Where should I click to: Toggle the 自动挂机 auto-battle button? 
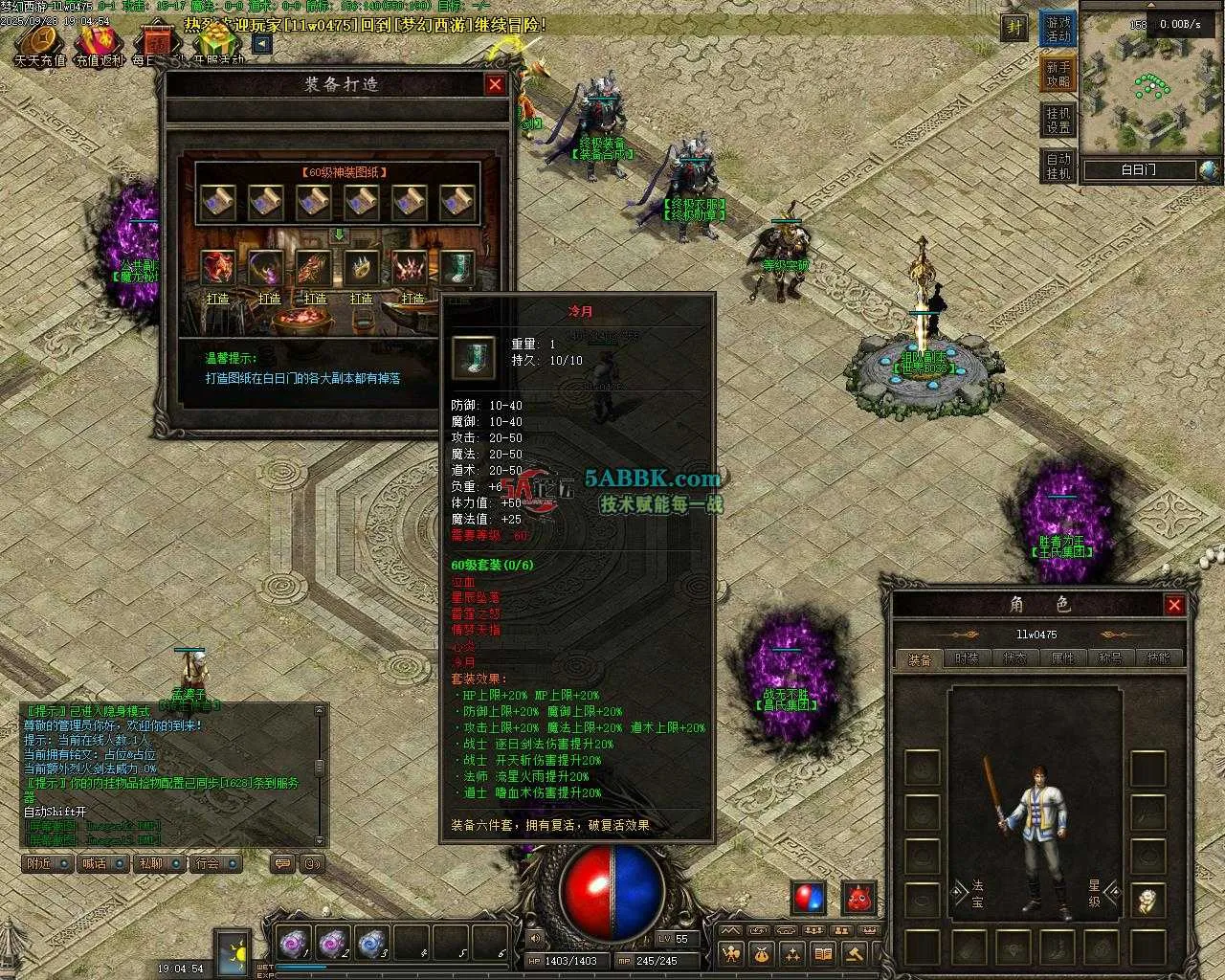click(x=1058, y=166)
